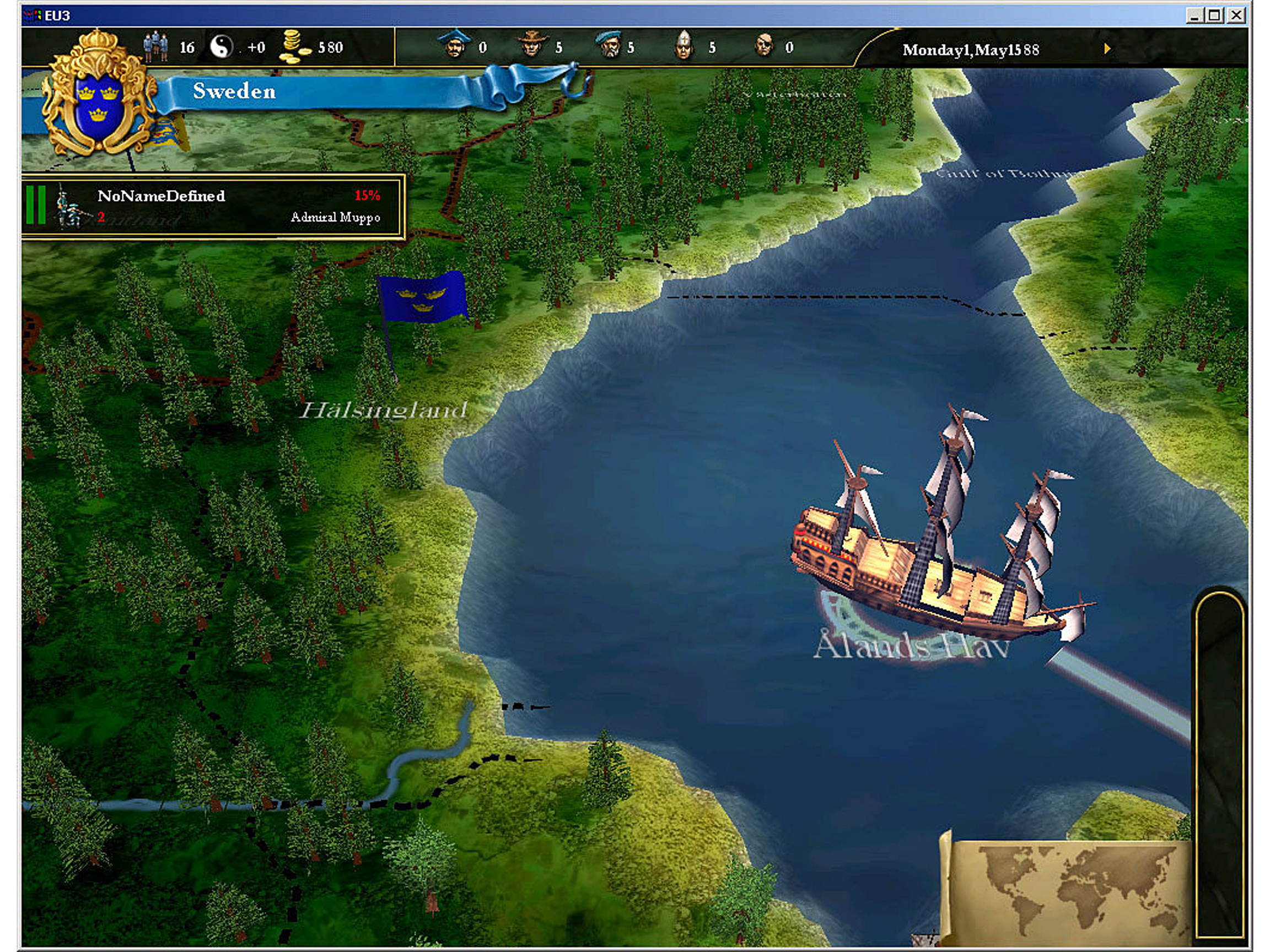Minimize the EU3 window

point(1194,15)
